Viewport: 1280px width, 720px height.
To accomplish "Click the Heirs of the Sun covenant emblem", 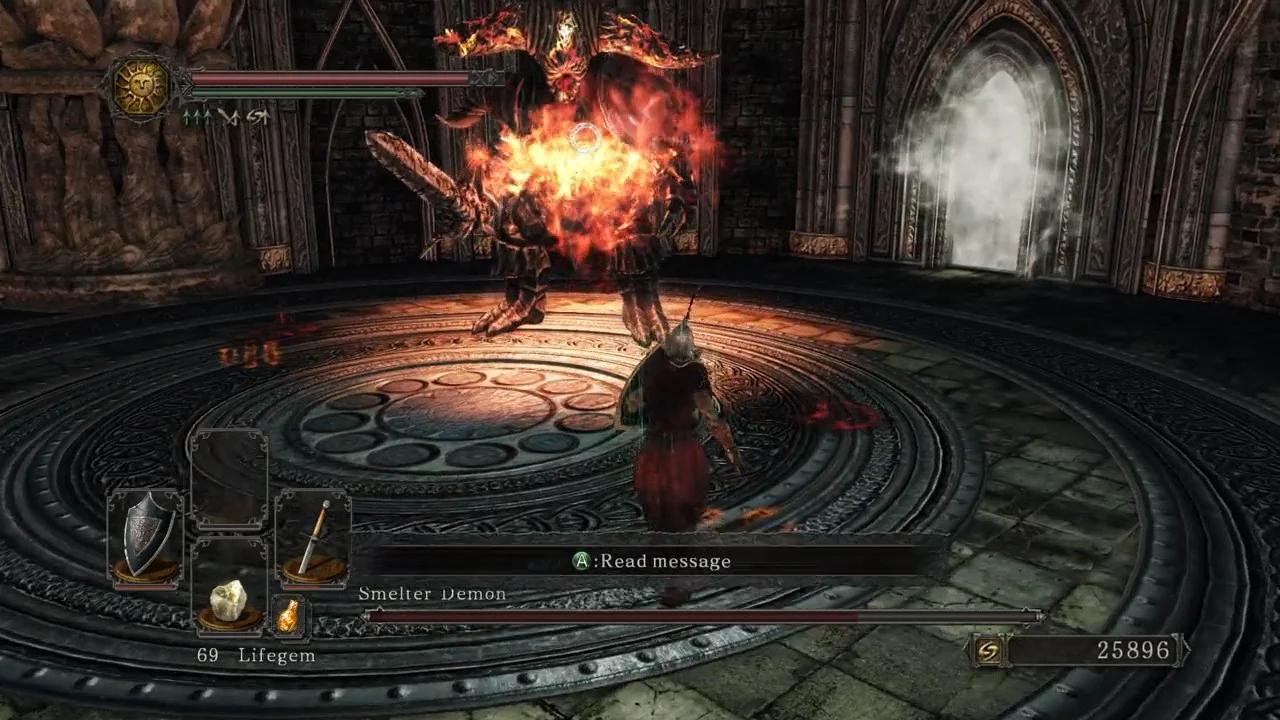I will (140, 80).
